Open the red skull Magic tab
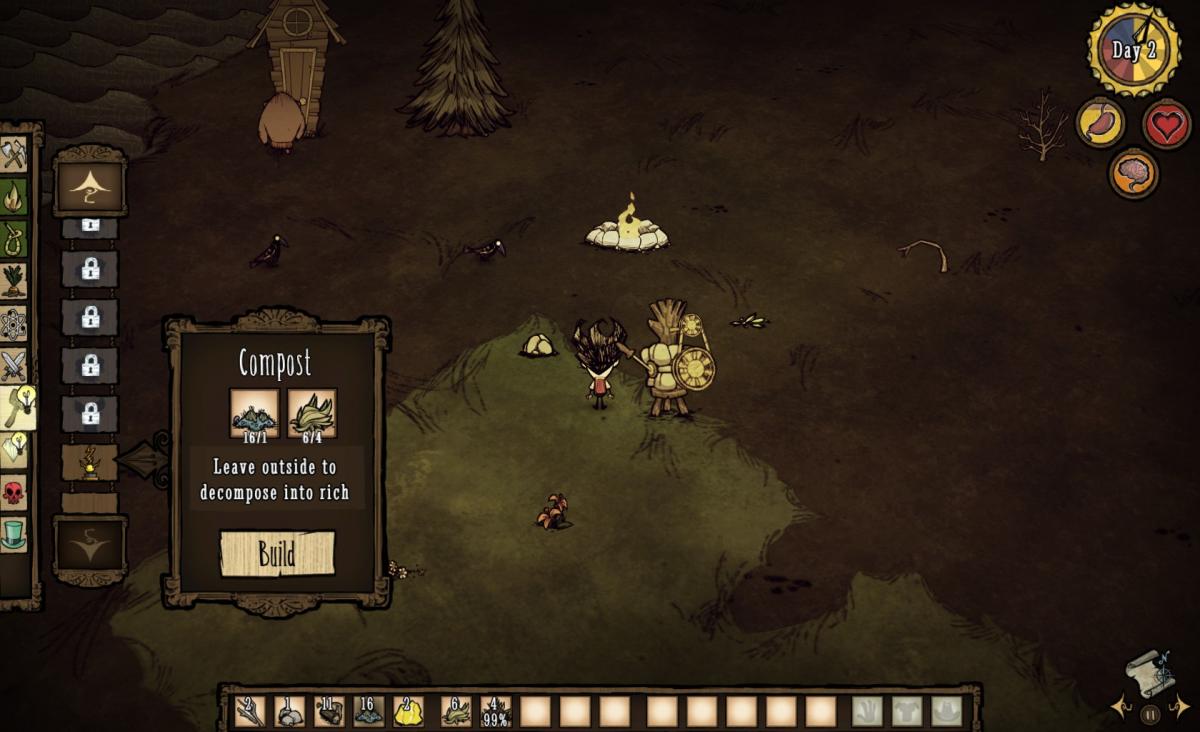Image resolution: width=1200 pixels, height=732 pixels. click(14, 493)
